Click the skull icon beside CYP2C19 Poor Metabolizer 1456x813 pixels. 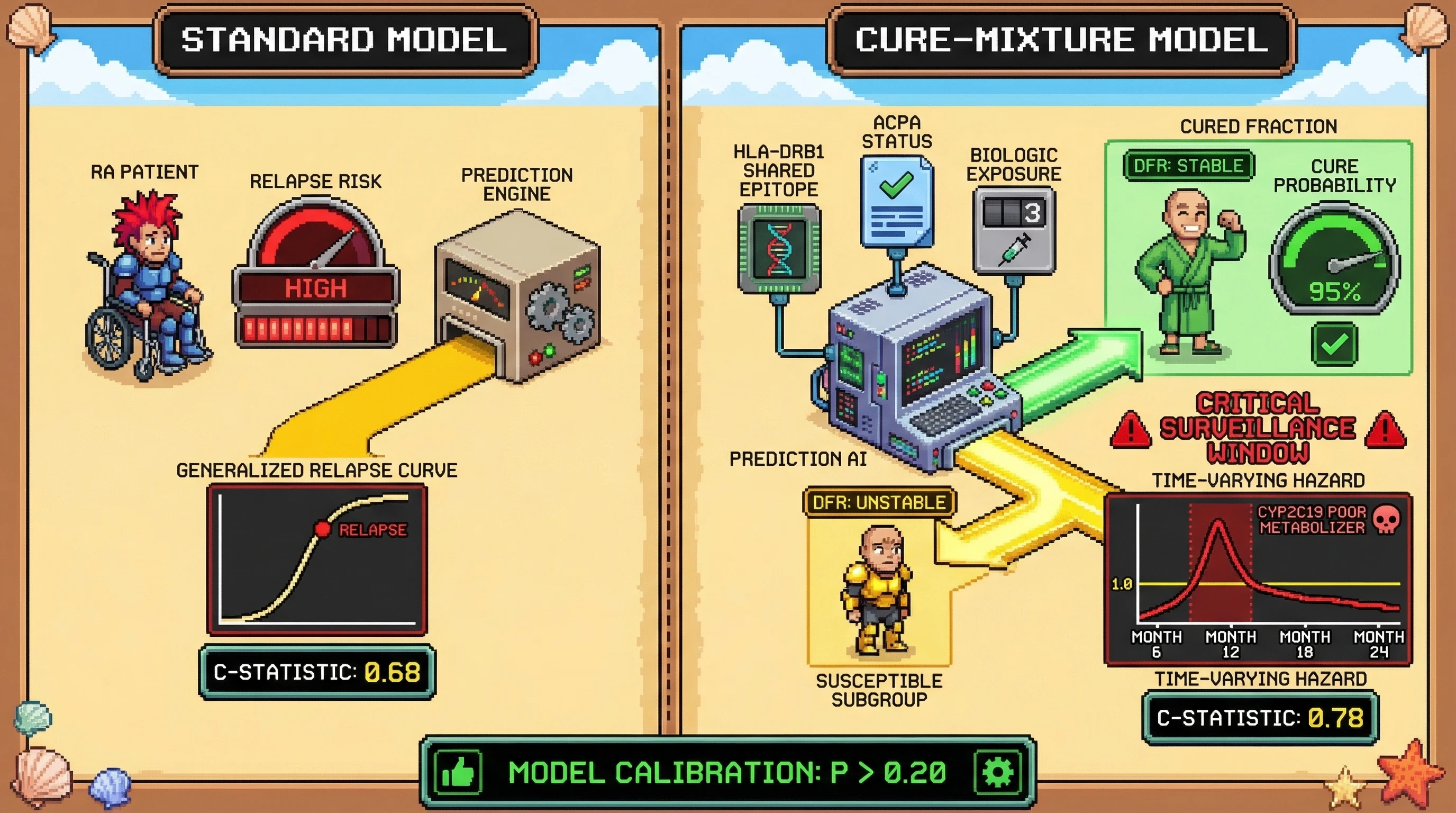point(1386,519)
